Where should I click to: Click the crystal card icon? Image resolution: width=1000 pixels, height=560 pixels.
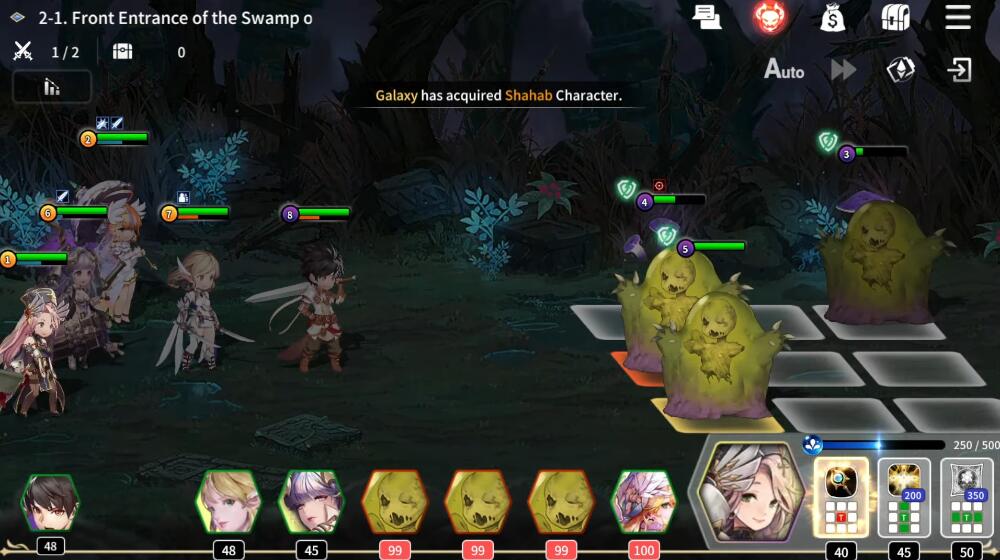pos(901,70)
